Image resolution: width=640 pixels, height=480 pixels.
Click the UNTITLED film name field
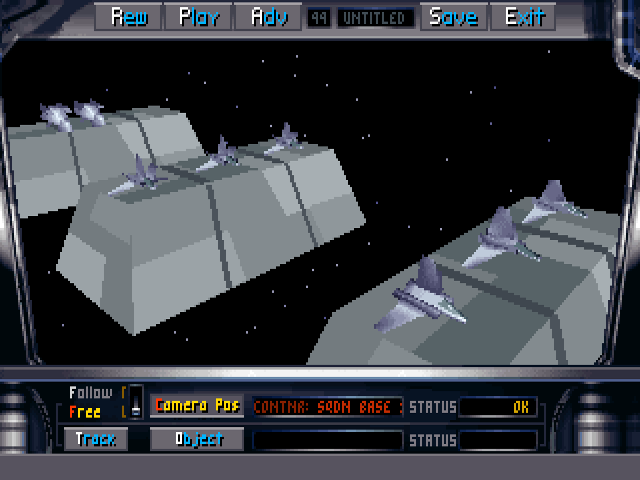[x=375, y=18]
